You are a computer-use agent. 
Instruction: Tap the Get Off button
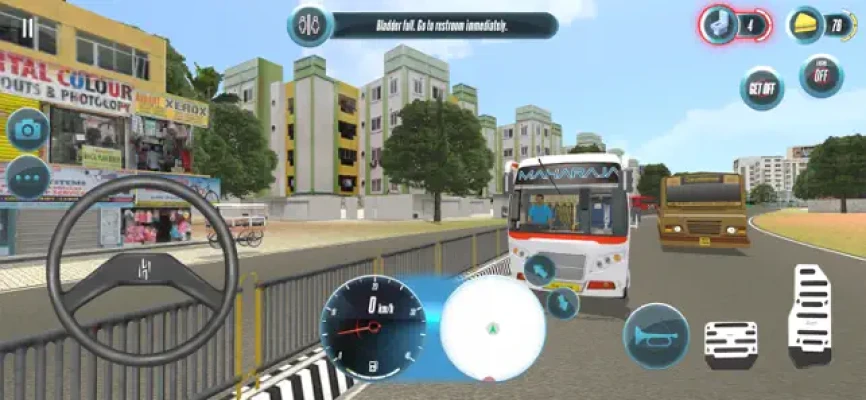762,88
